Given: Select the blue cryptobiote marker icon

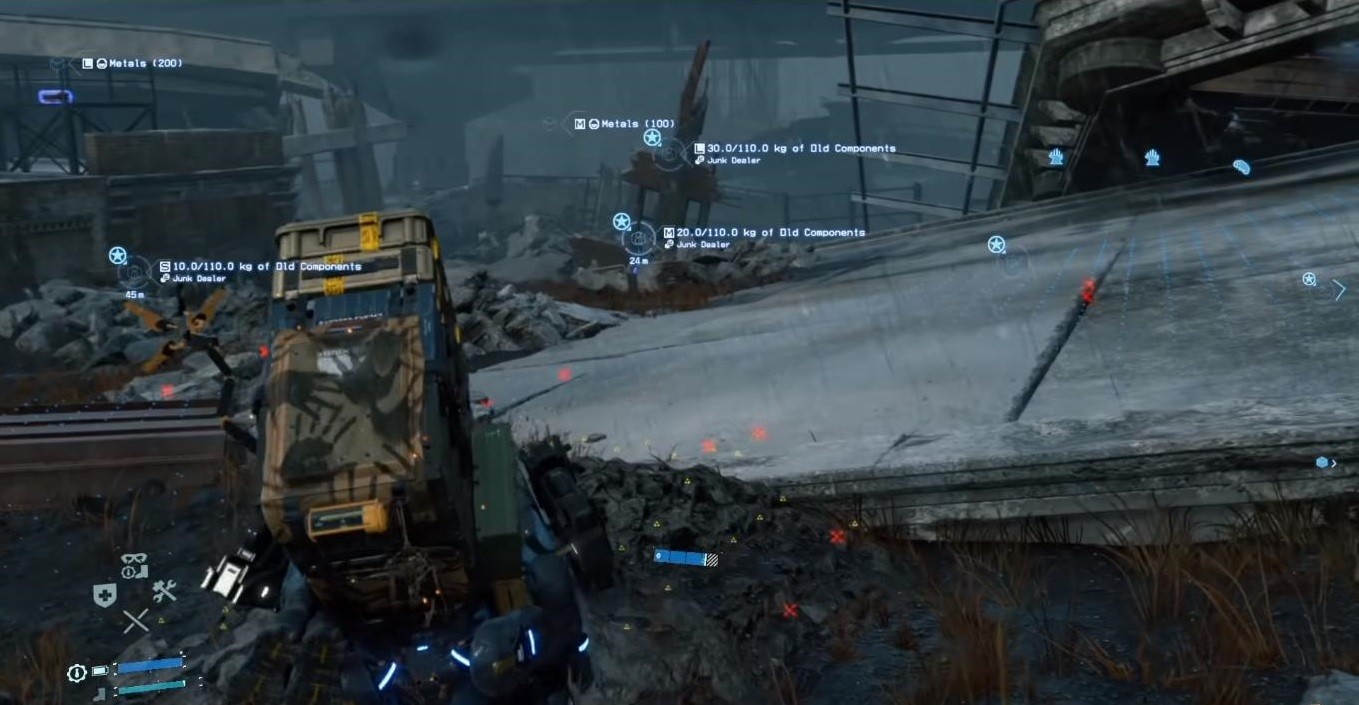Looking at the screenshot, I should tap(1241, 167).
